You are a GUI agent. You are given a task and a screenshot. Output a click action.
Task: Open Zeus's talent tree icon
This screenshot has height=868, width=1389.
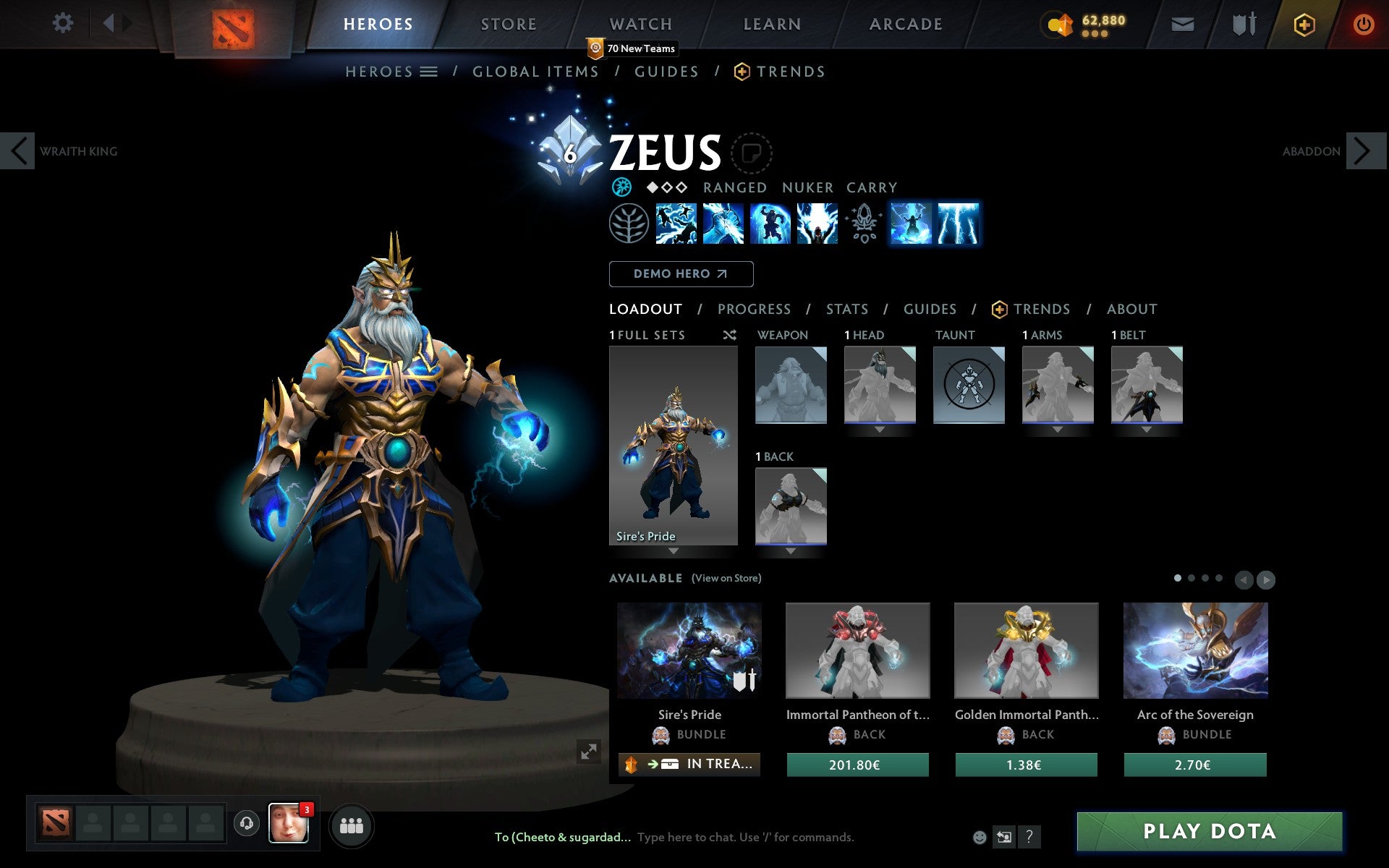629,224
